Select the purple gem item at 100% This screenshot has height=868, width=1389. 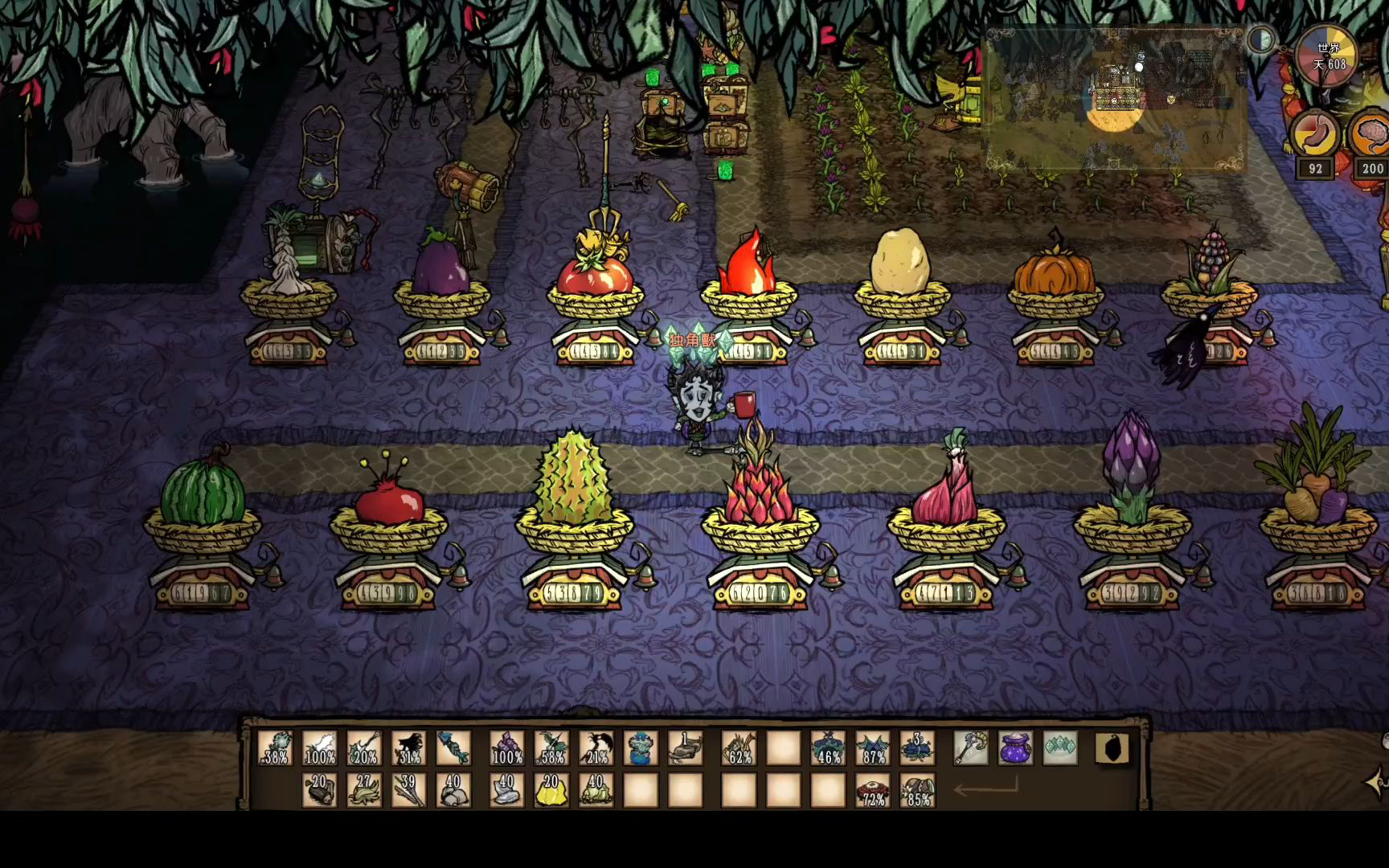coord(506,747)
